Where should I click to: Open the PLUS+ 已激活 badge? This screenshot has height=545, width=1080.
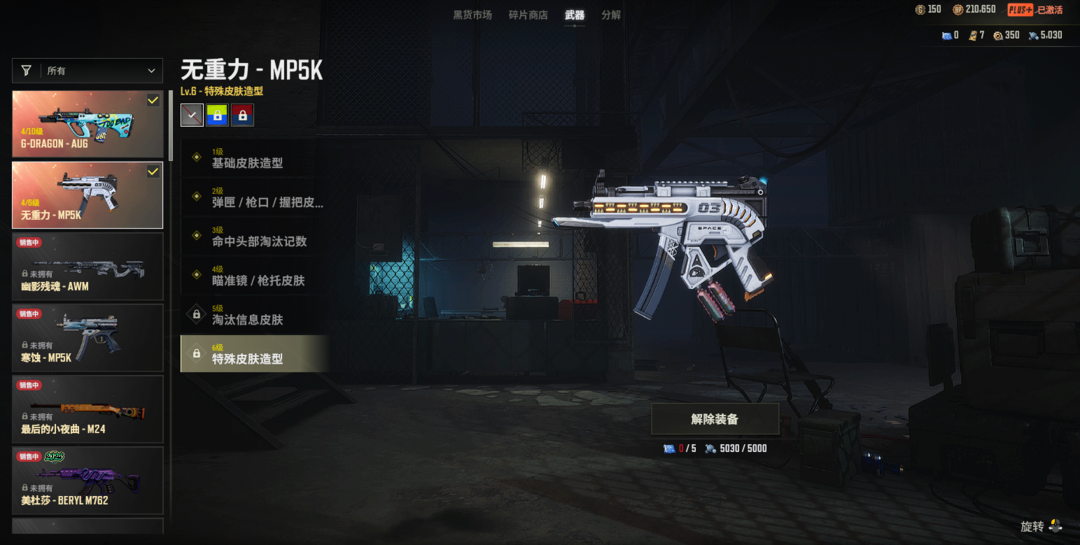point(1034,10)
